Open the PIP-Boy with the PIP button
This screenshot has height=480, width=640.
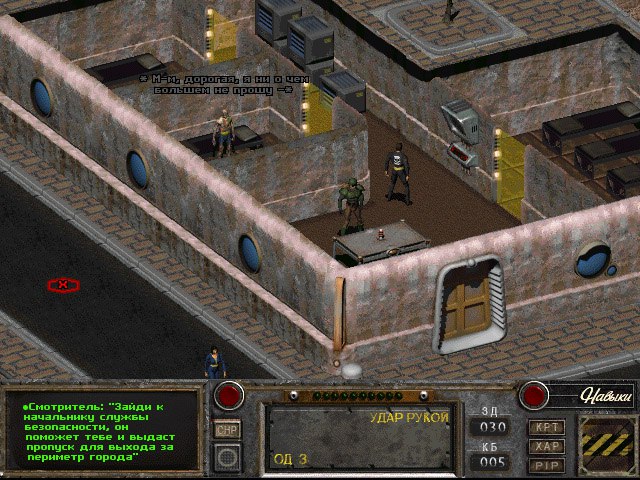547,464
